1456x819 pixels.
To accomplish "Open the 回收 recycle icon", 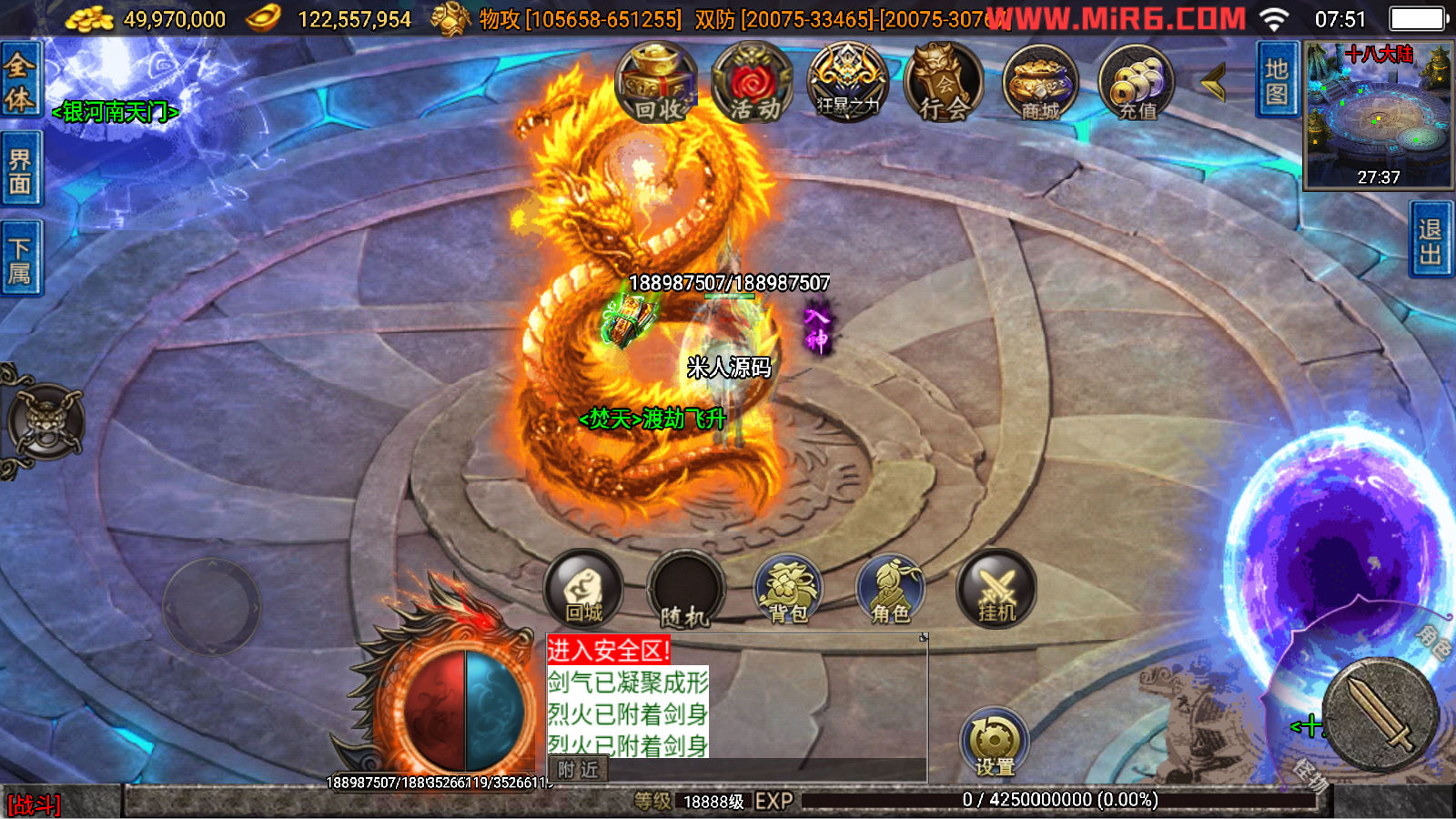I will 657,84.
